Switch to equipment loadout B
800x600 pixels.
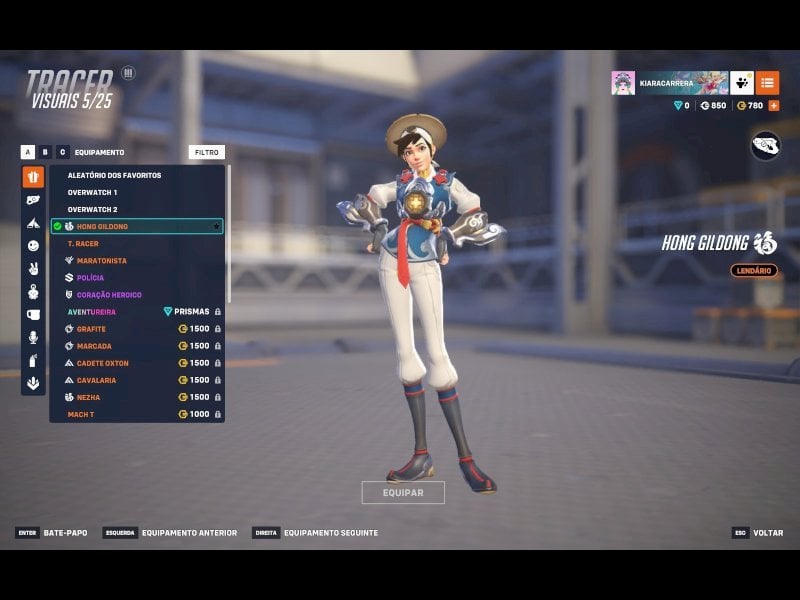point(45,152)
